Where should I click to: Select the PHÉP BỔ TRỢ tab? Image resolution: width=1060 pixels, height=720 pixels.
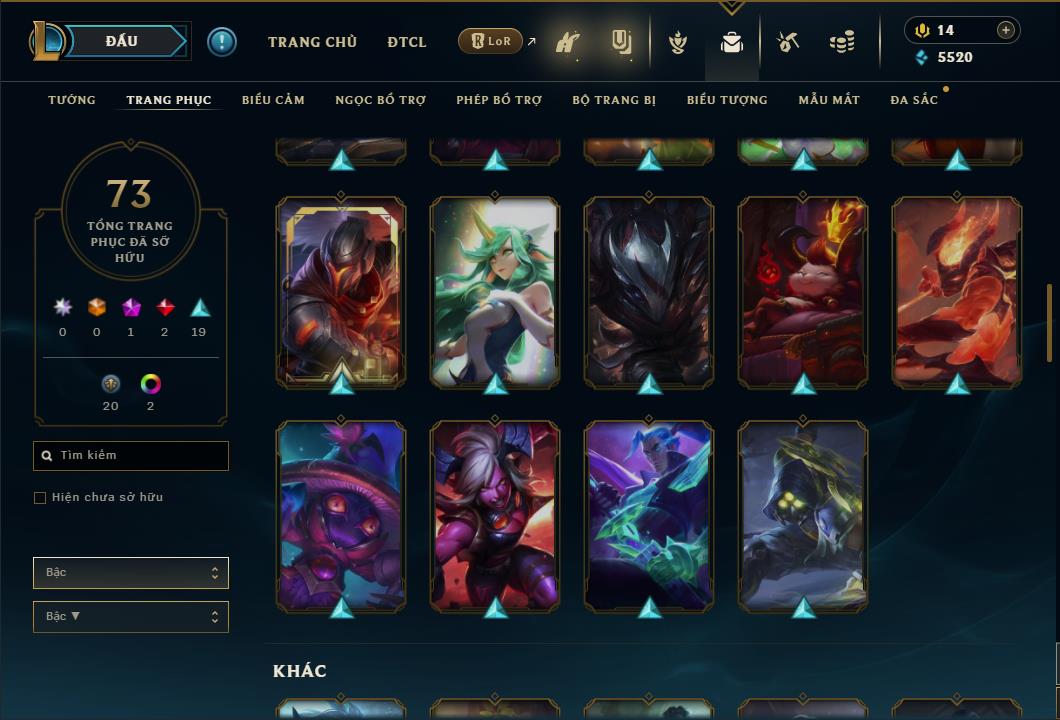pos(499,100)
